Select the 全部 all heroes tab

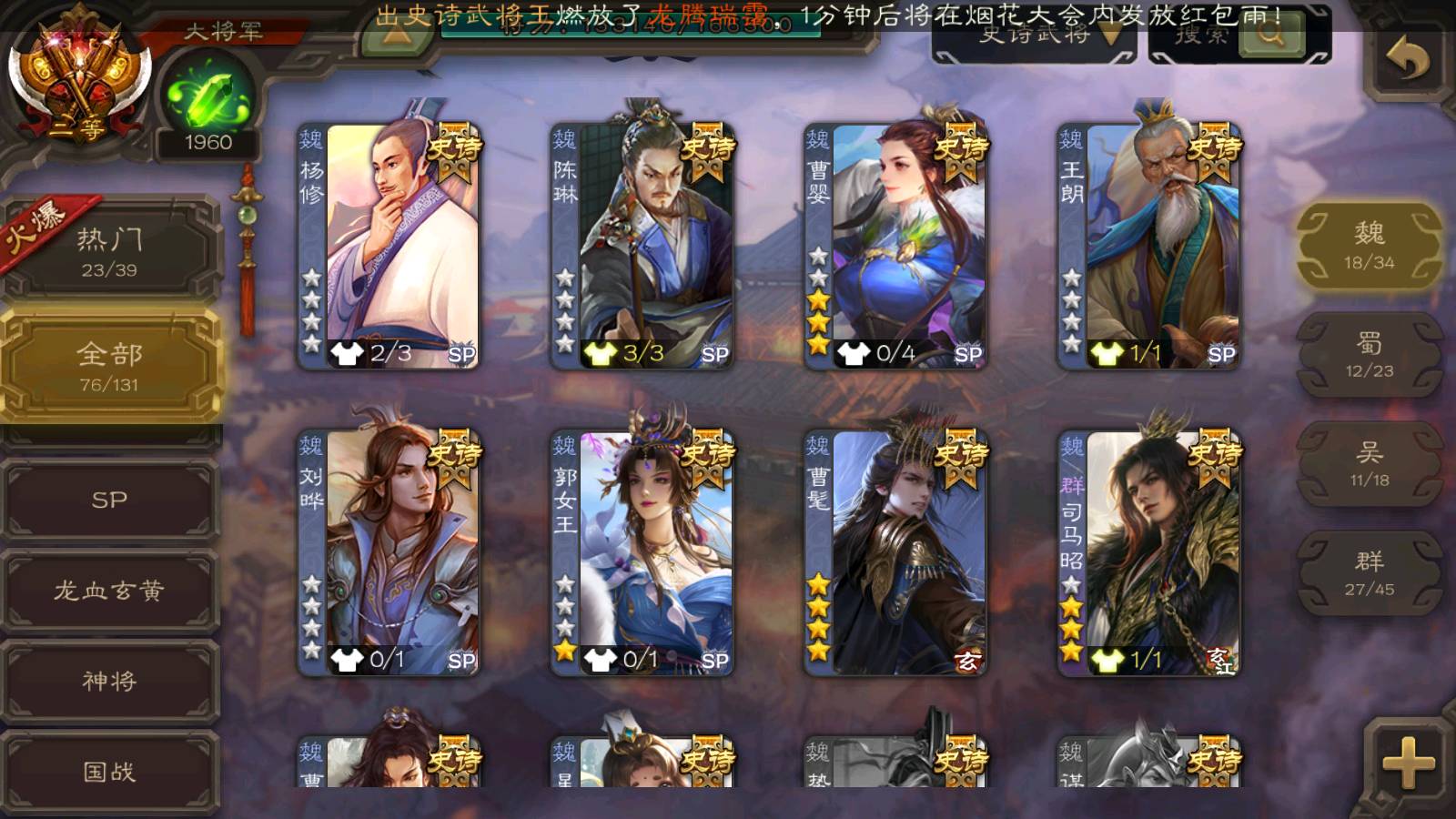click(109, 366)
